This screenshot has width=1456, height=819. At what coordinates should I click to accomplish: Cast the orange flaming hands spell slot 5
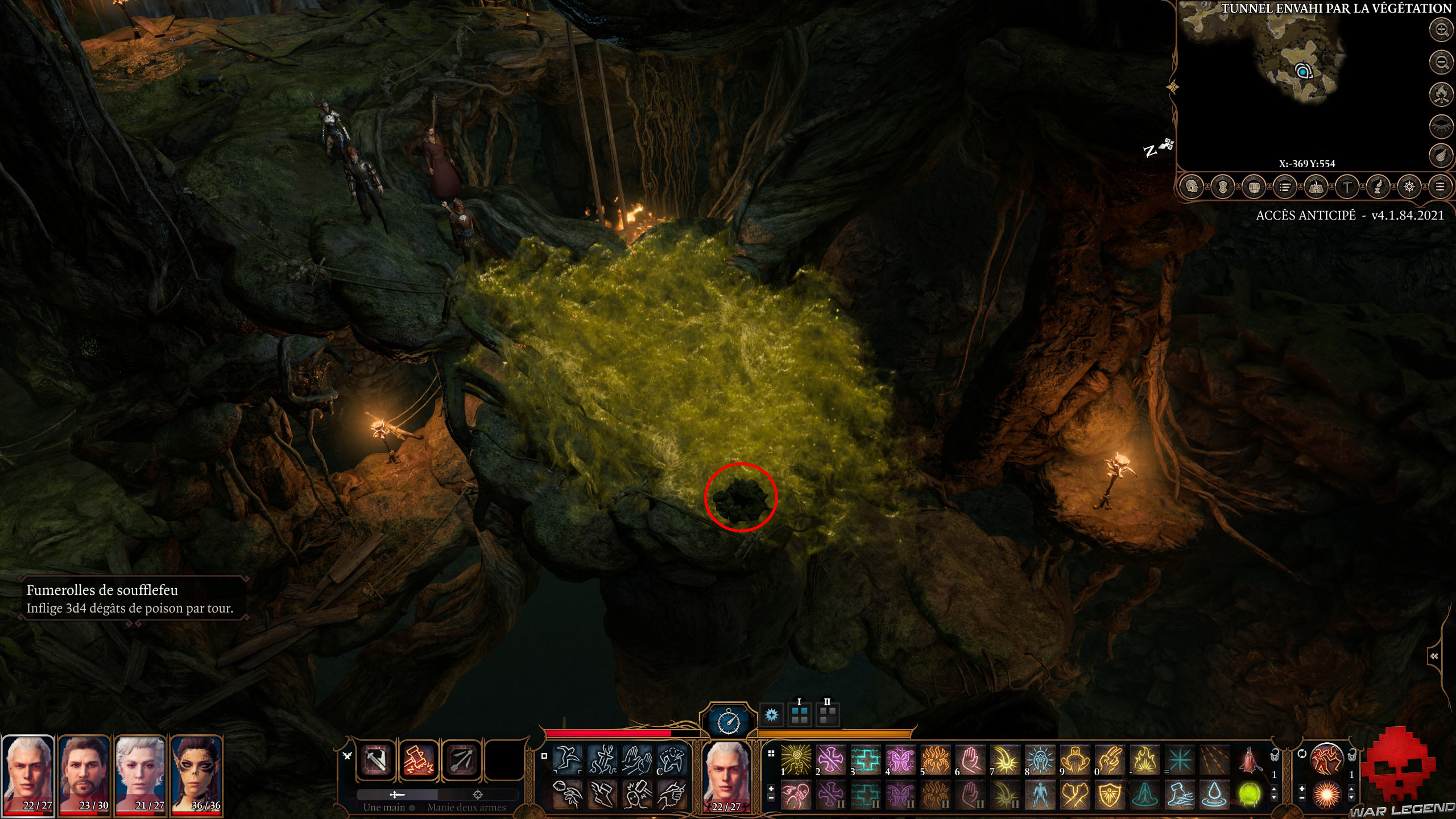[x=935, y=760]
